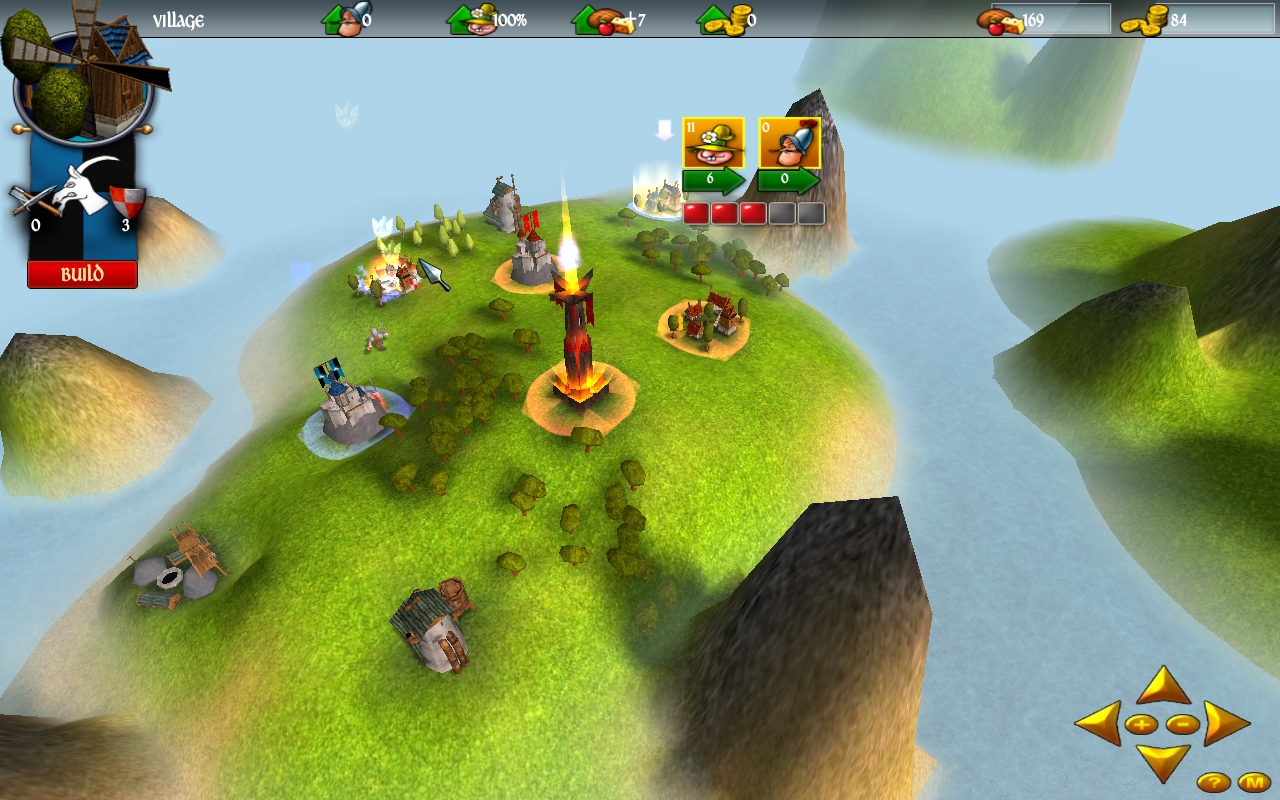Screen dimensions: 1280x800
Task: Pan camera with the up arrow
Action: pyautogui.click(x=1163, y=687)
